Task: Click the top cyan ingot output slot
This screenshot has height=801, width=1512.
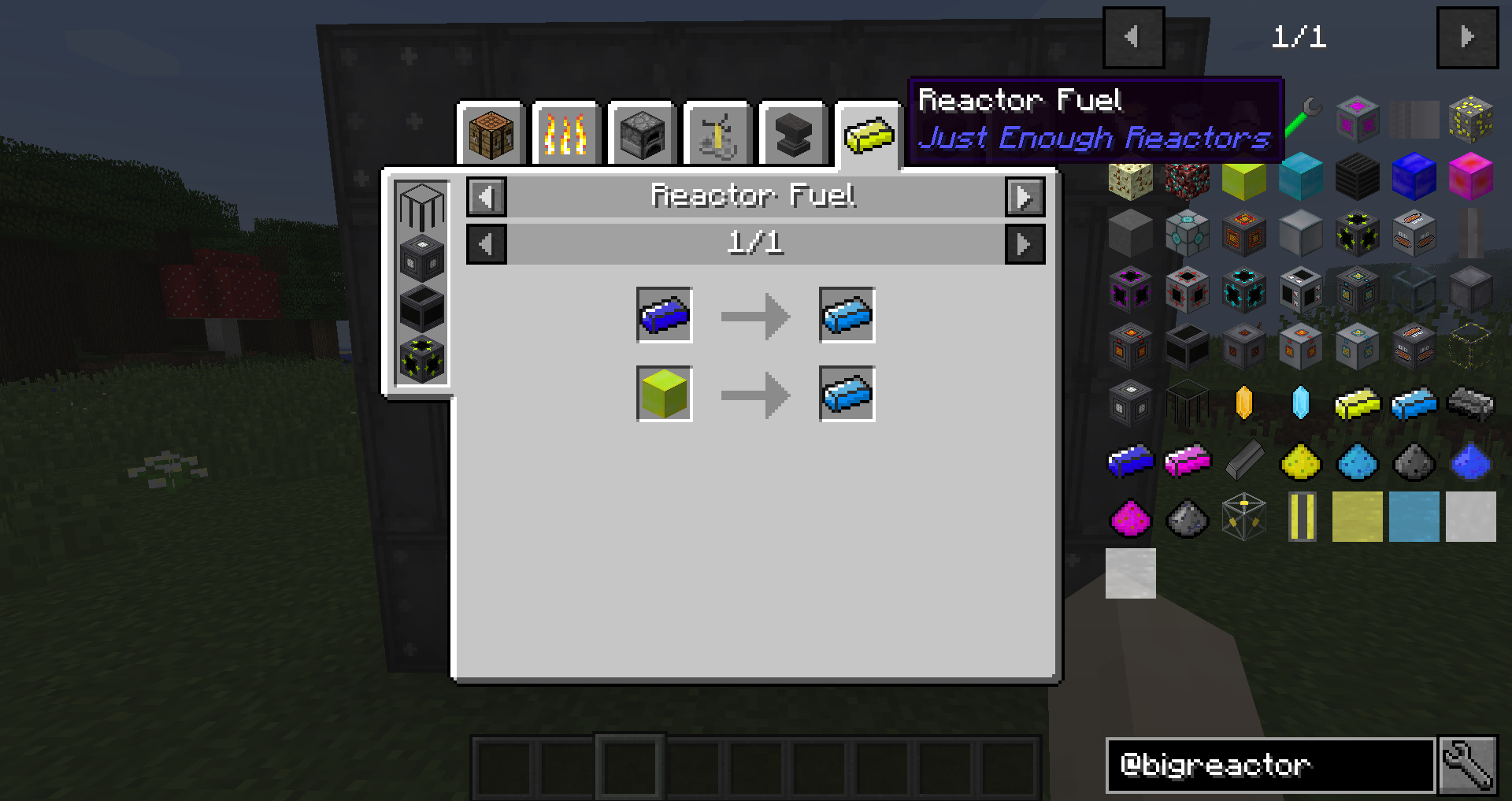Action: (847, 315)
